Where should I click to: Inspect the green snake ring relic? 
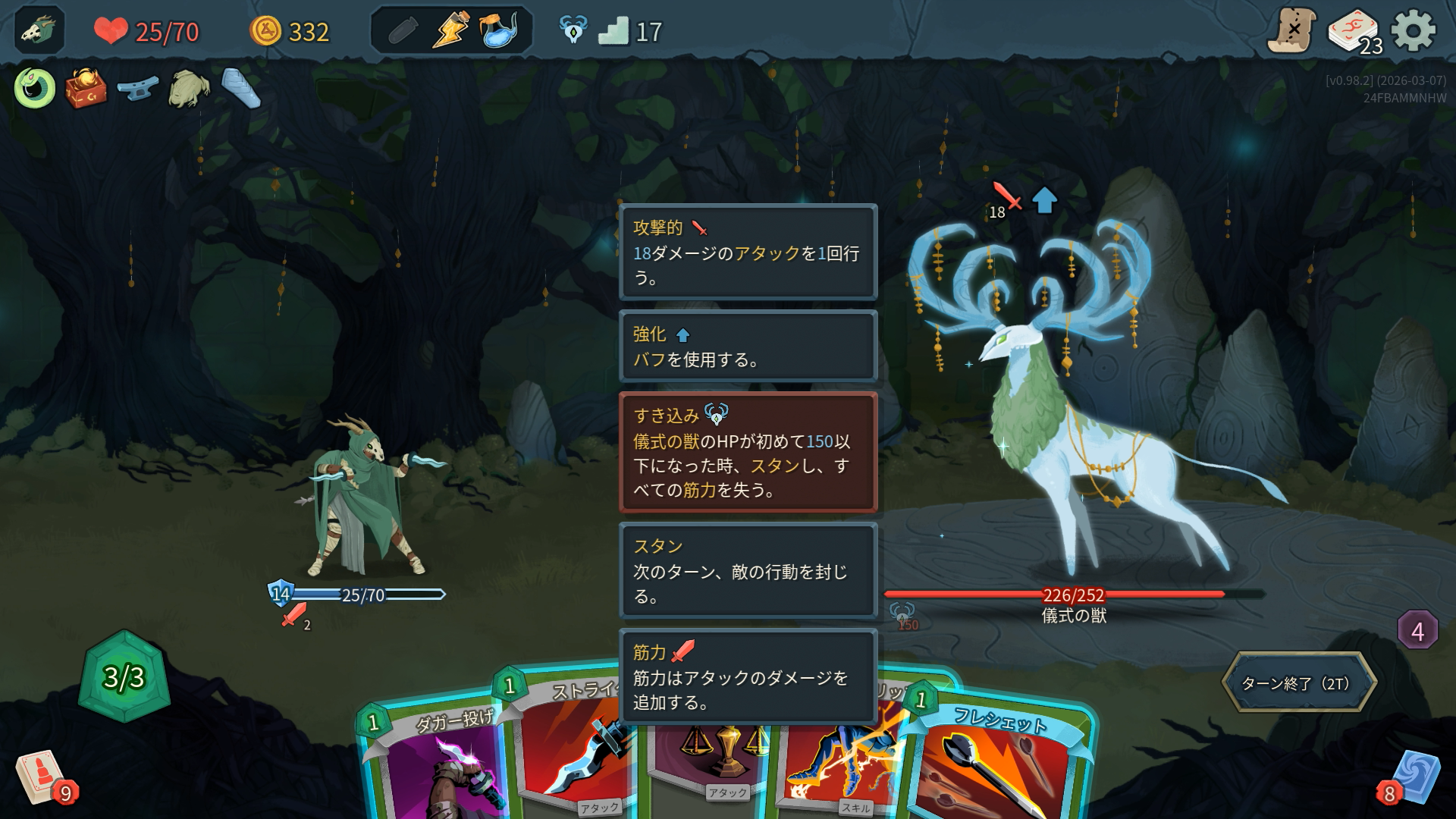point(35,88)
